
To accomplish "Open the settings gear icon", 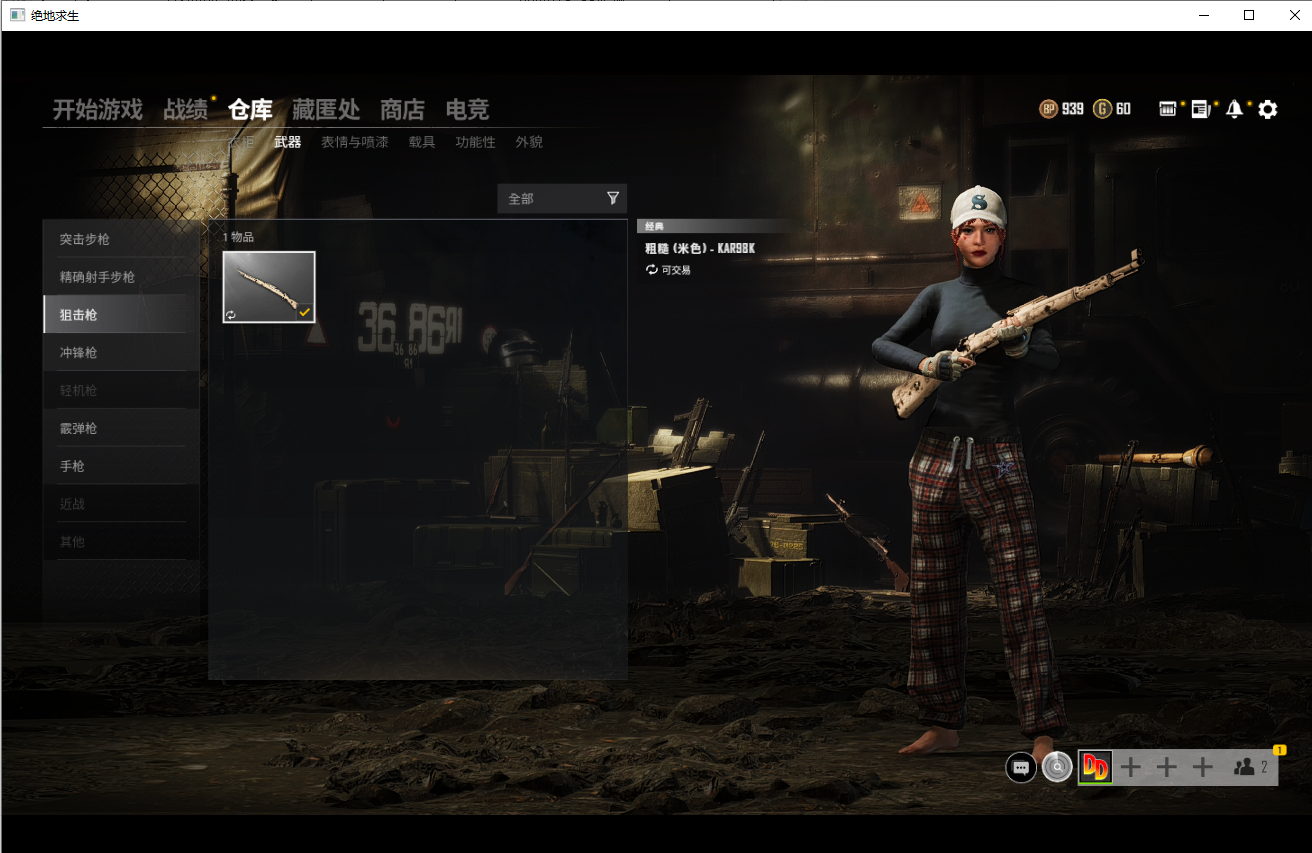I will coord(1267,109).
